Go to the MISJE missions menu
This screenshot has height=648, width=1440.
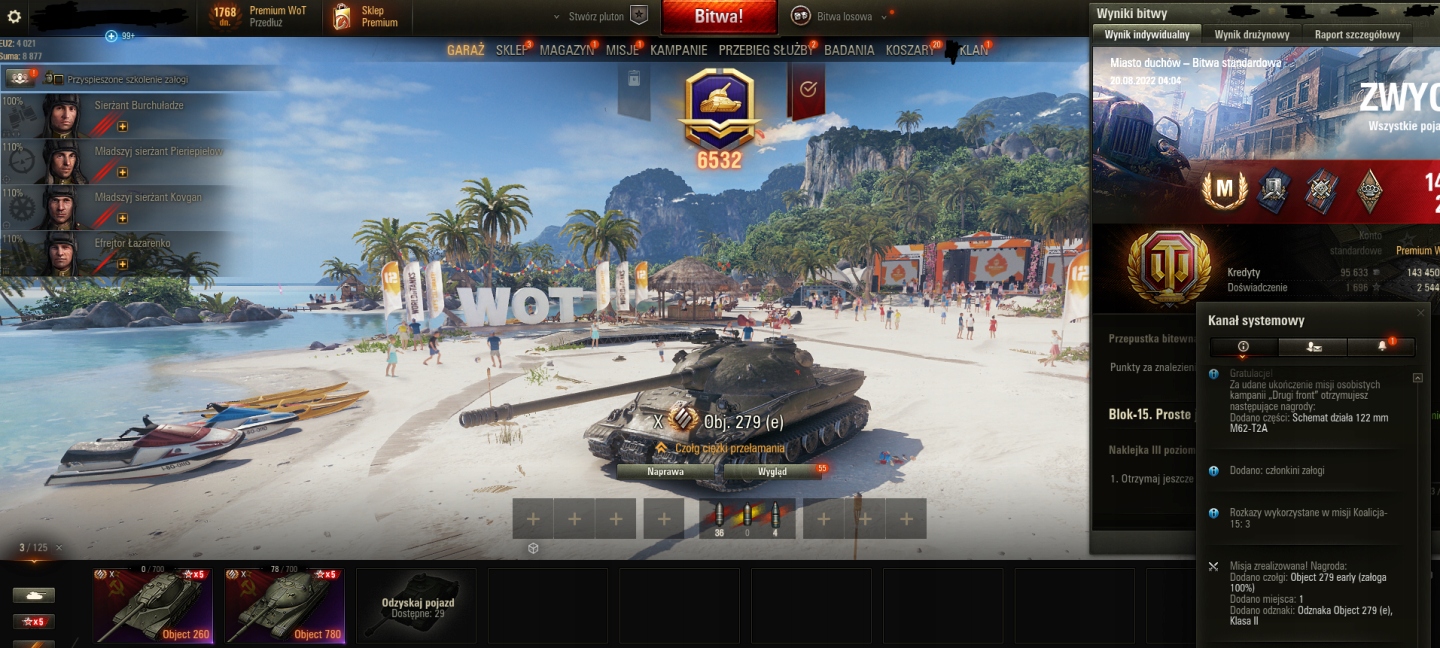[x=622, y=50]
